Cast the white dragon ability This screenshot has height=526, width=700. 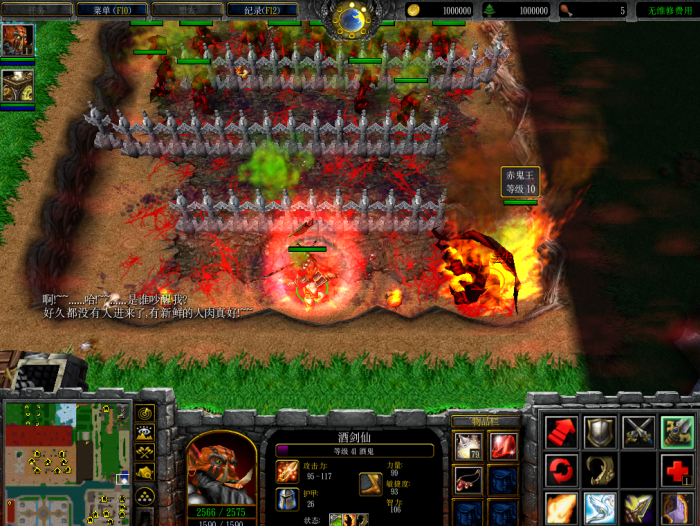599,507
